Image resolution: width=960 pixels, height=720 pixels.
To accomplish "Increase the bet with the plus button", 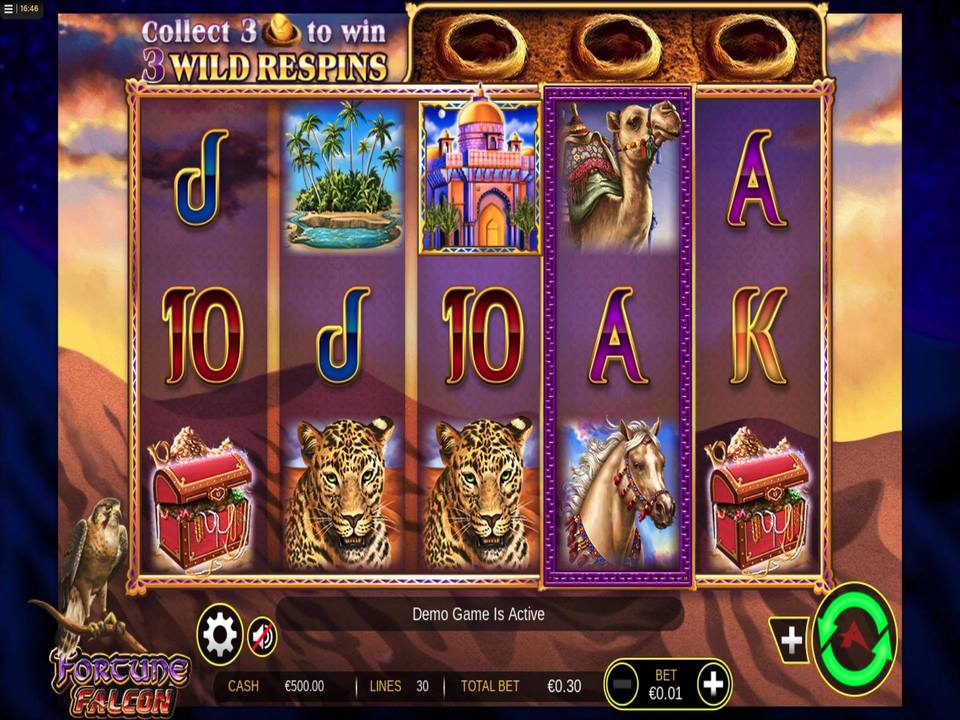I will point(713,684).
